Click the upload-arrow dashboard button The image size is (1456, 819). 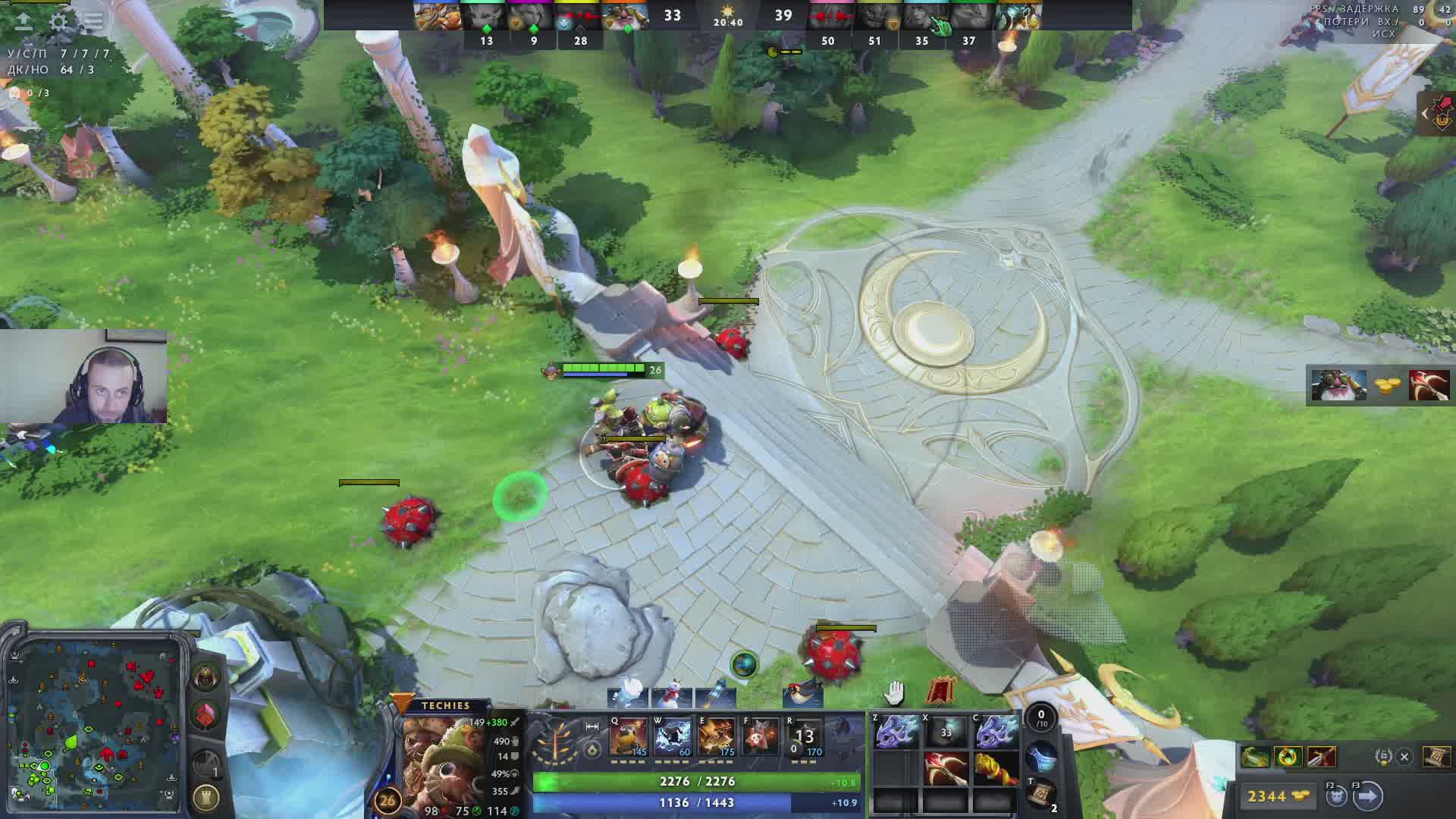[24, 21]
